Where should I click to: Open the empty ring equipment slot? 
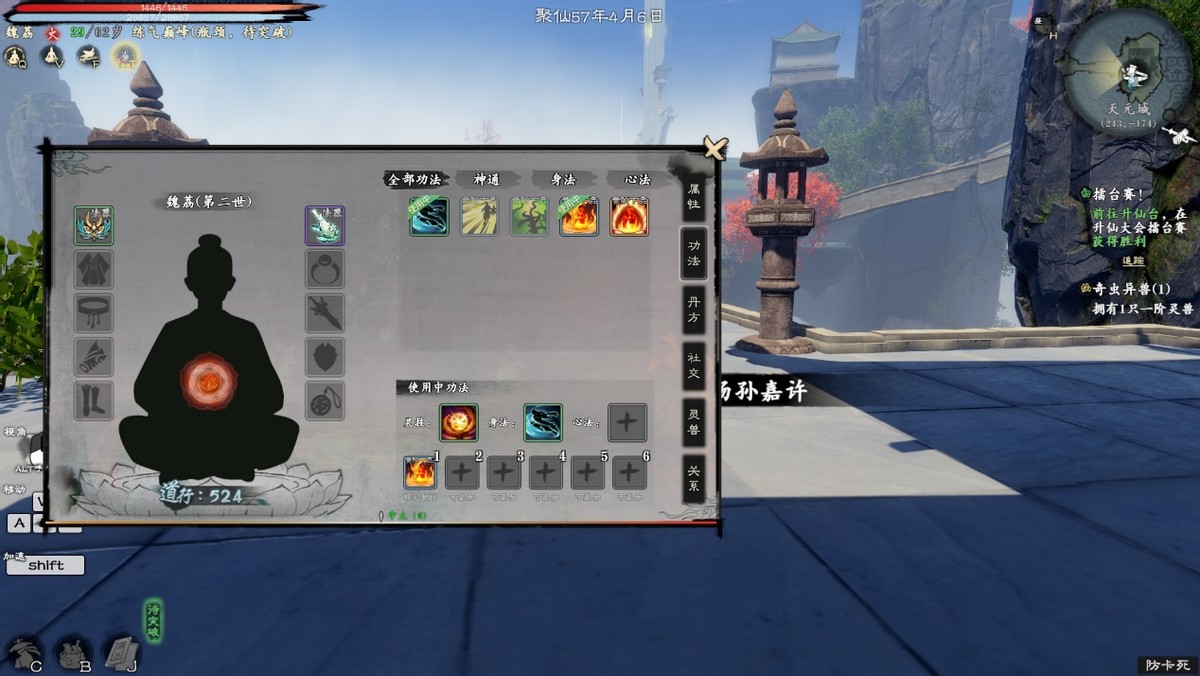(325, 269)
